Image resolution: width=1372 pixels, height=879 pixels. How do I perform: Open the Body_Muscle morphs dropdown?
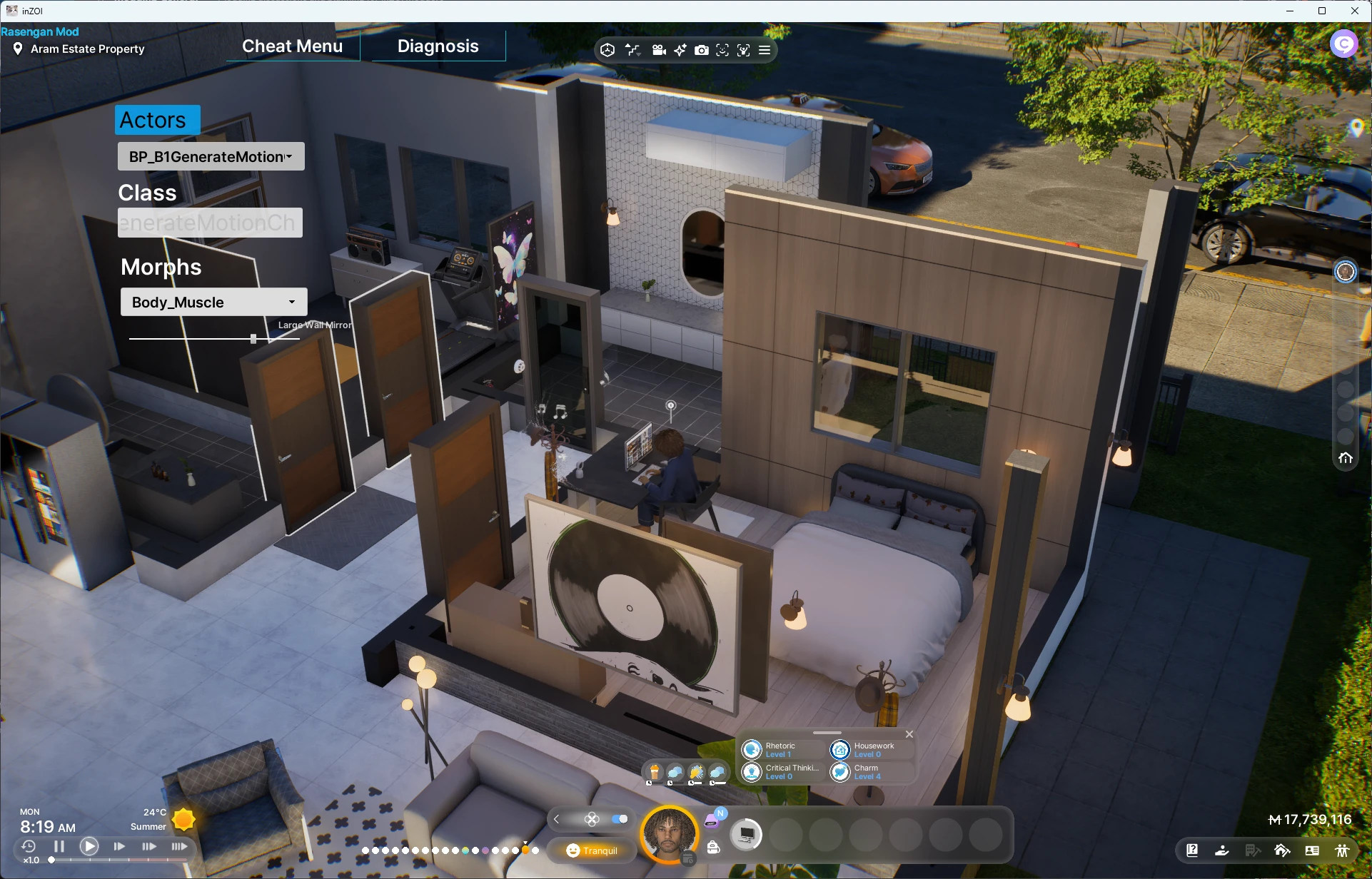click(x=213, y=303)
